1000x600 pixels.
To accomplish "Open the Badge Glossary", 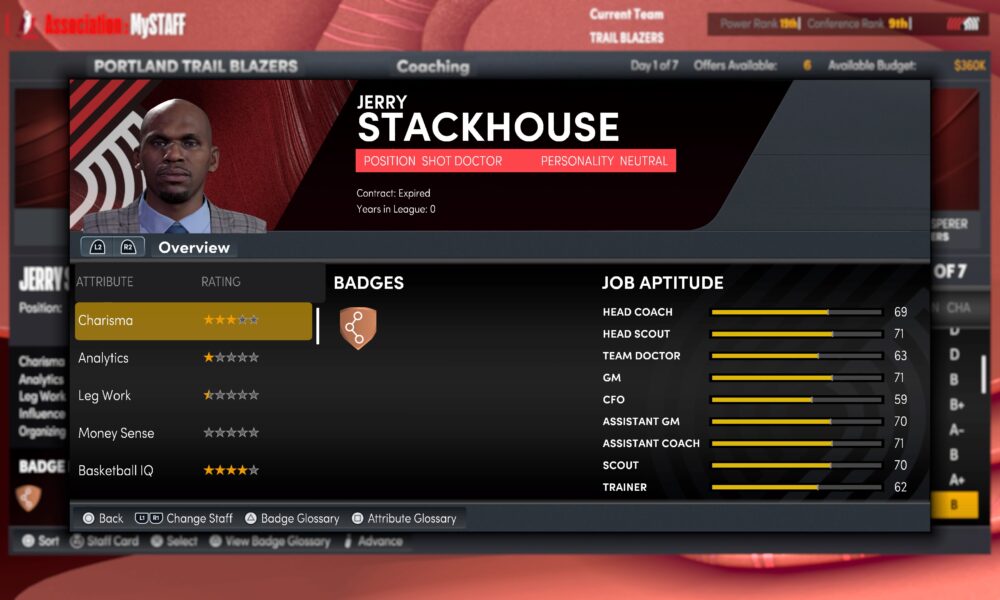I will pyautogui.click(x=291, y=518).
